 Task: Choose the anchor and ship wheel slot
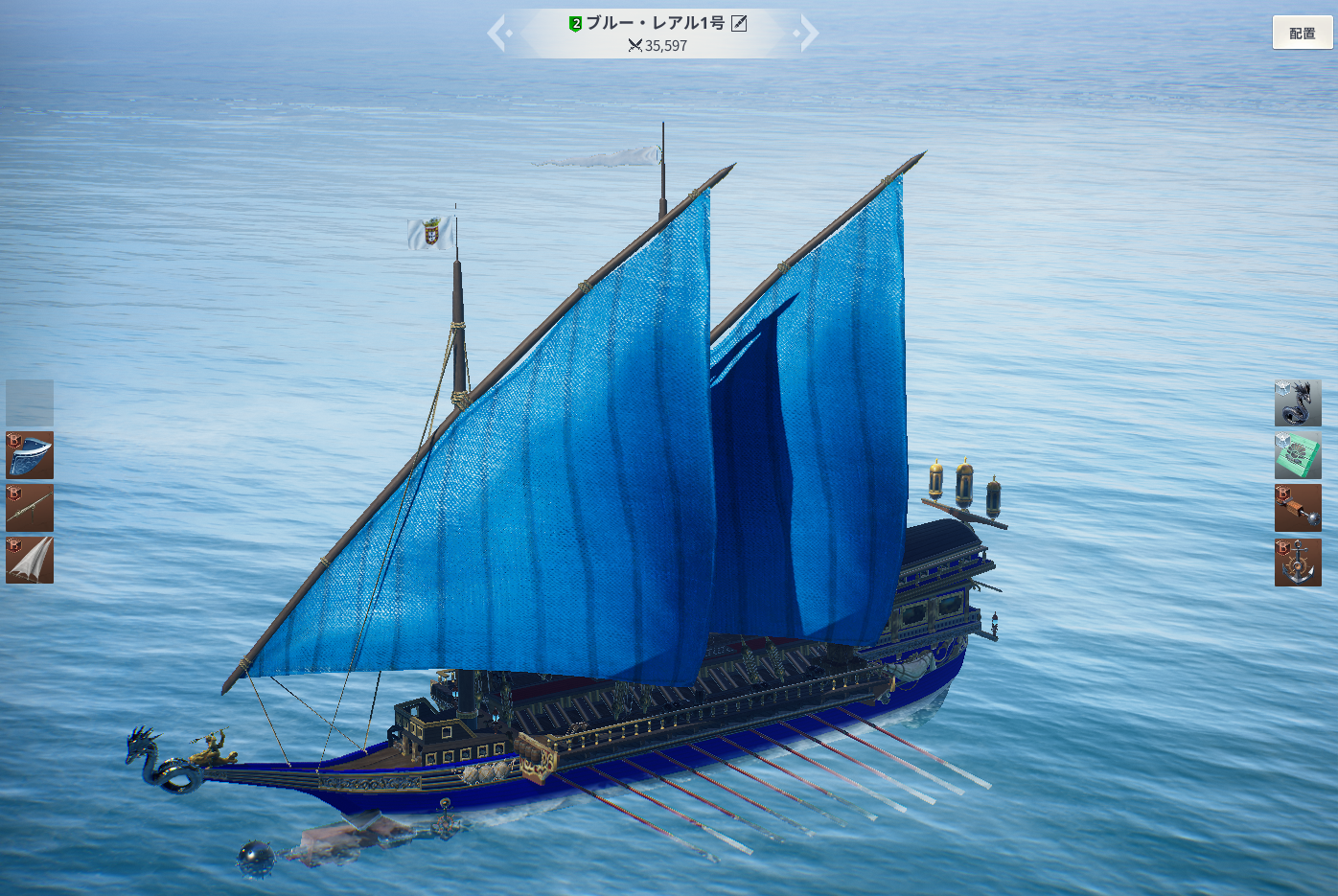pos(1298,562)
